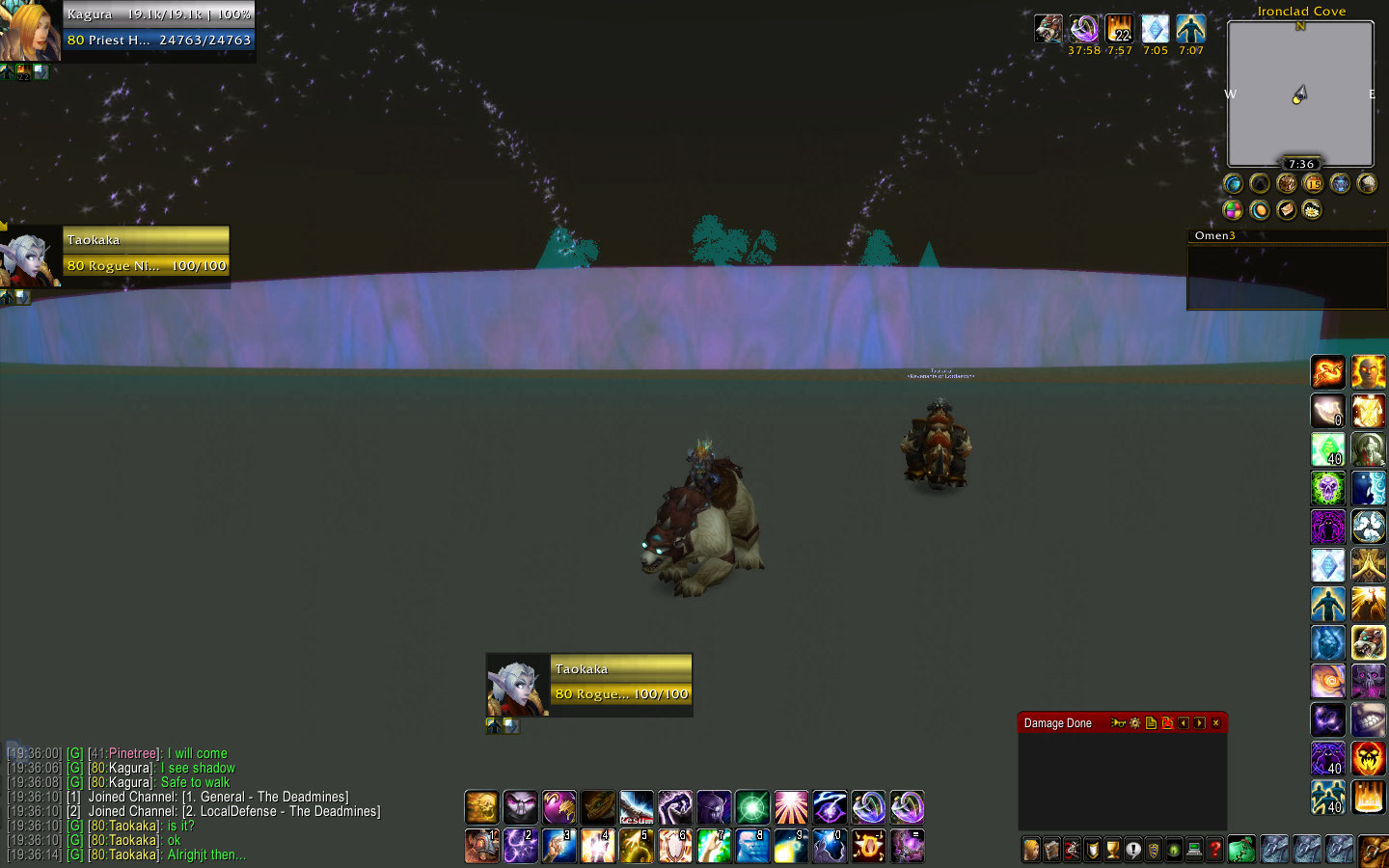Cast the glowing shield spell on key 6

674,846
